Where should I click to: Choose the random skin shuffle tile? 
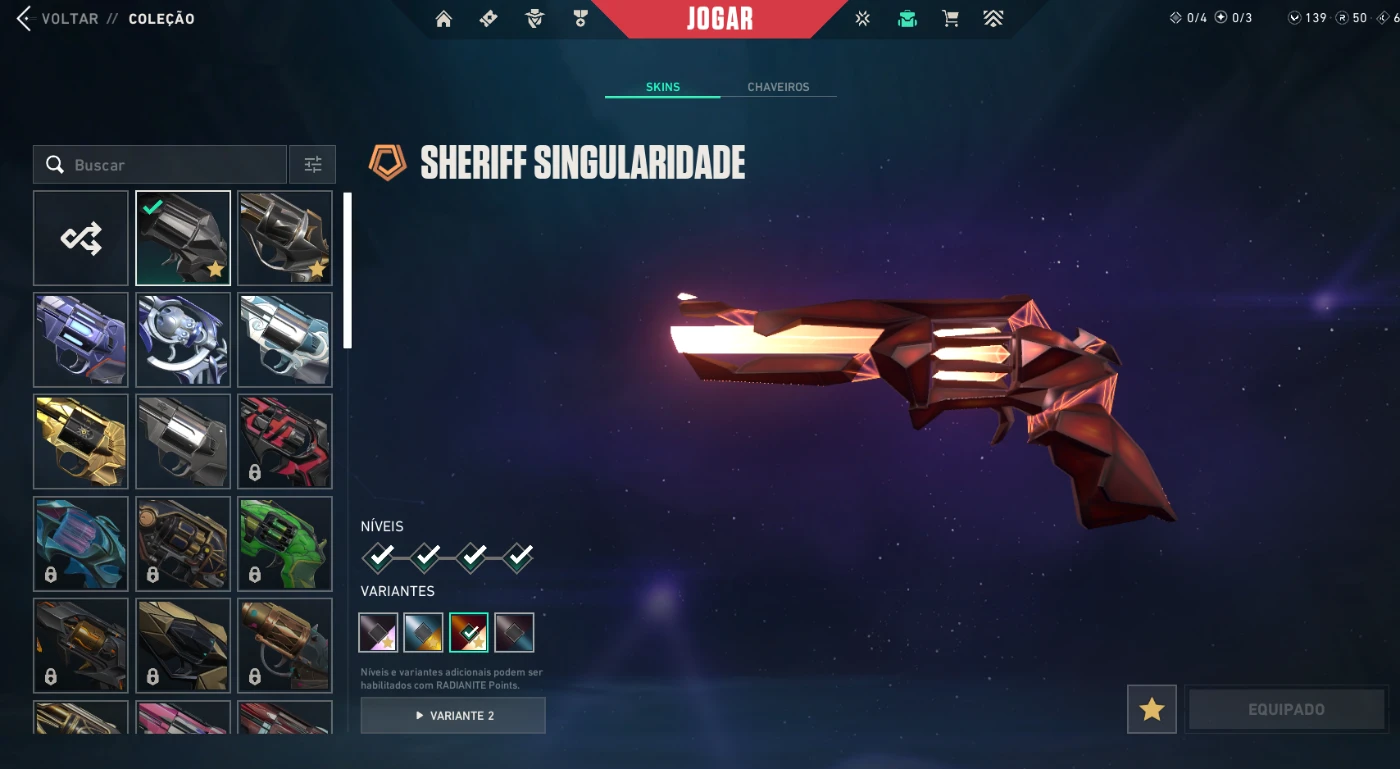point(81,238)
